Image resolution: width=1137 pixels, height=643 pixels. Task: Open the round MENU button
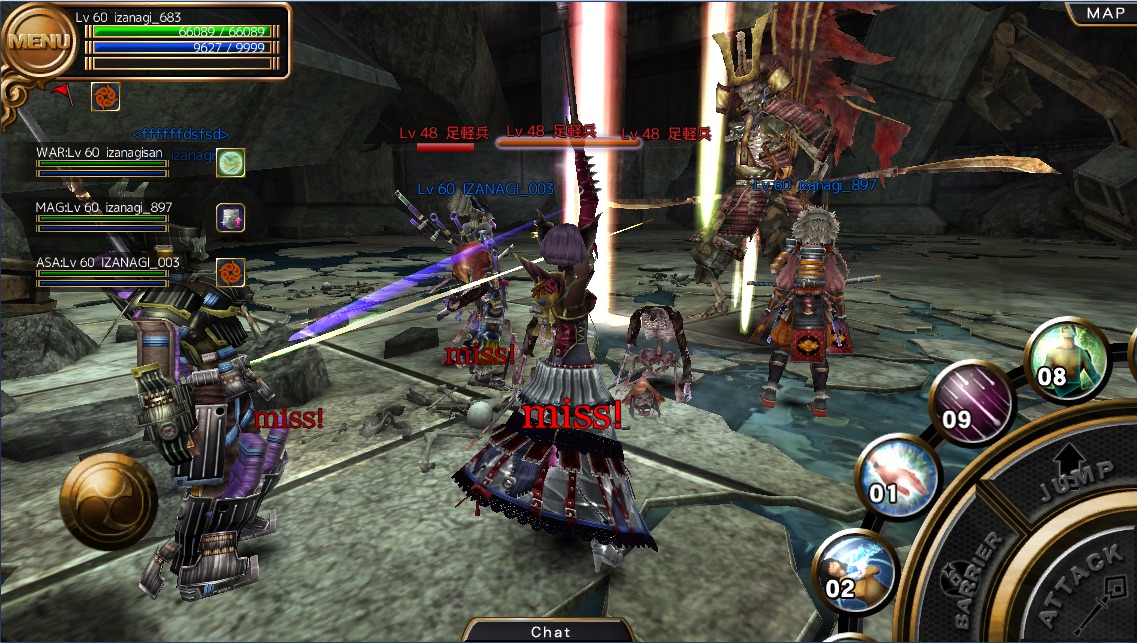click(x=40, y=42)
